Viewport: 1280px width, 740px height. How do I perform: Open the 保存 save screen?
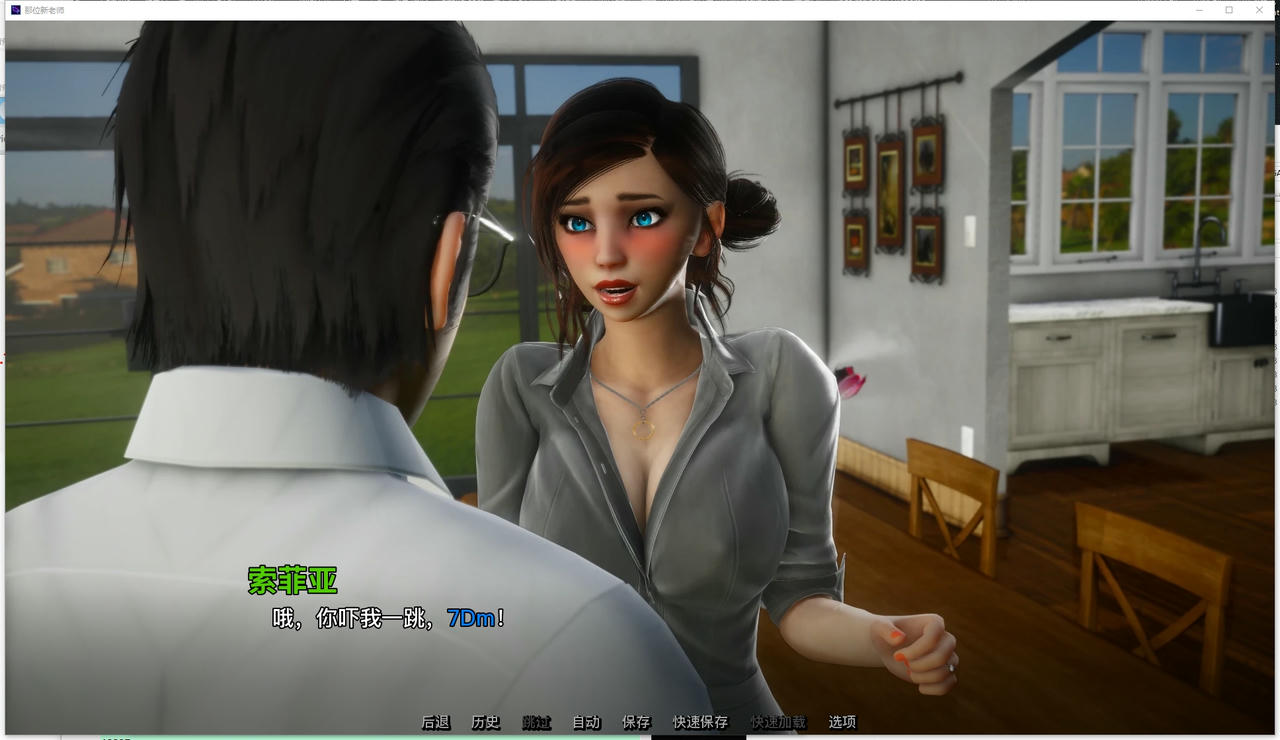click(637, 721)
